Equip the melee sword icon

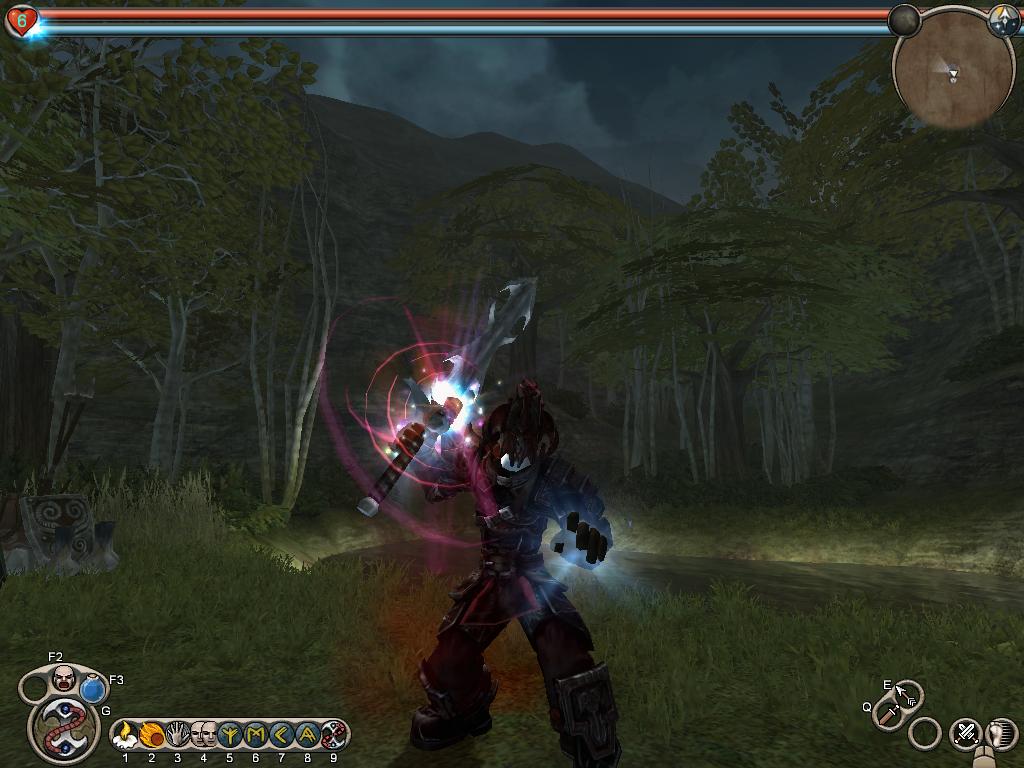[x=887, y=714]
